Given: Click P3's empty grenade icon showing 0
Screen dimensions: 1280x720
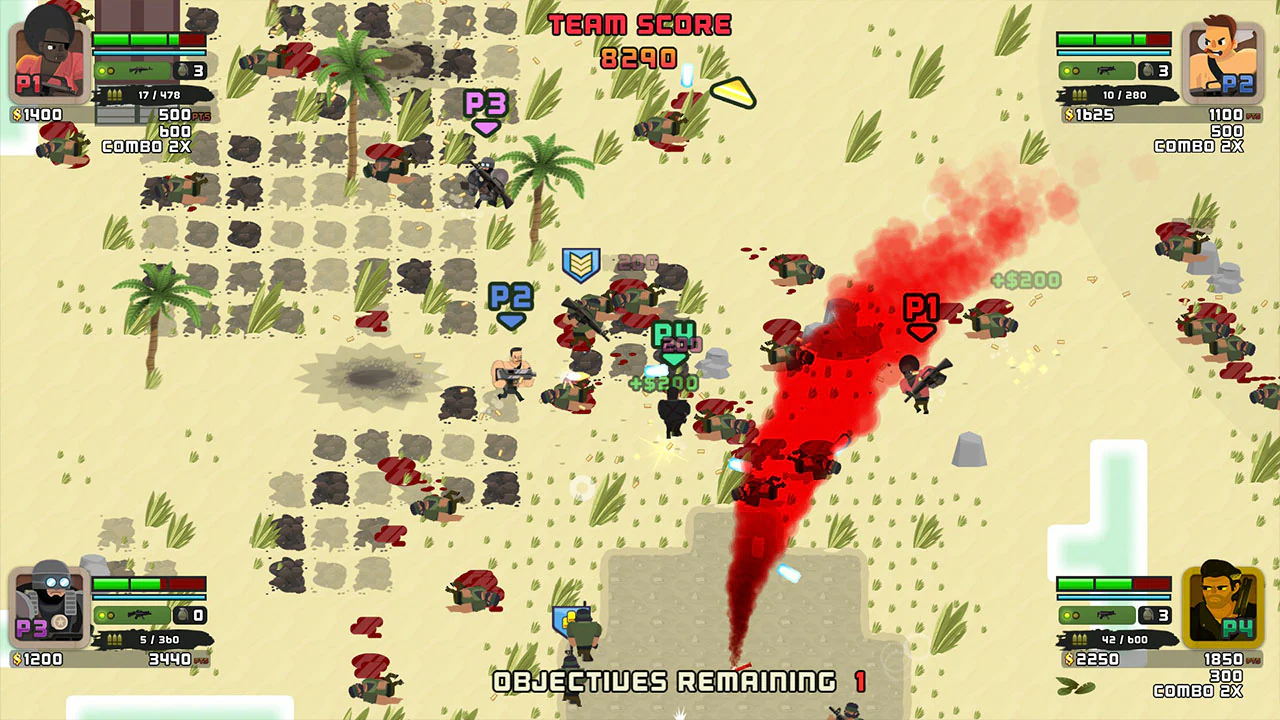Looking at the screenshot, I should (183, 615).
